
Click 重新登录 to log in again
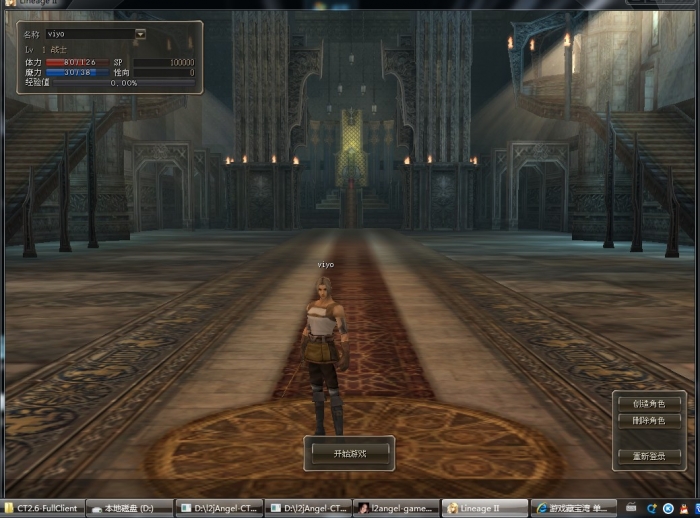tap(648, 456)
